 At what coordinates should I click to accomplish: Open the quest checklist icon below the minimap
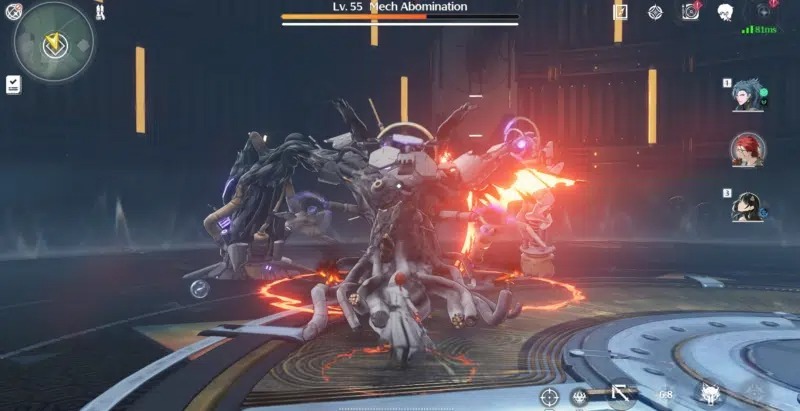coord(13,85)
